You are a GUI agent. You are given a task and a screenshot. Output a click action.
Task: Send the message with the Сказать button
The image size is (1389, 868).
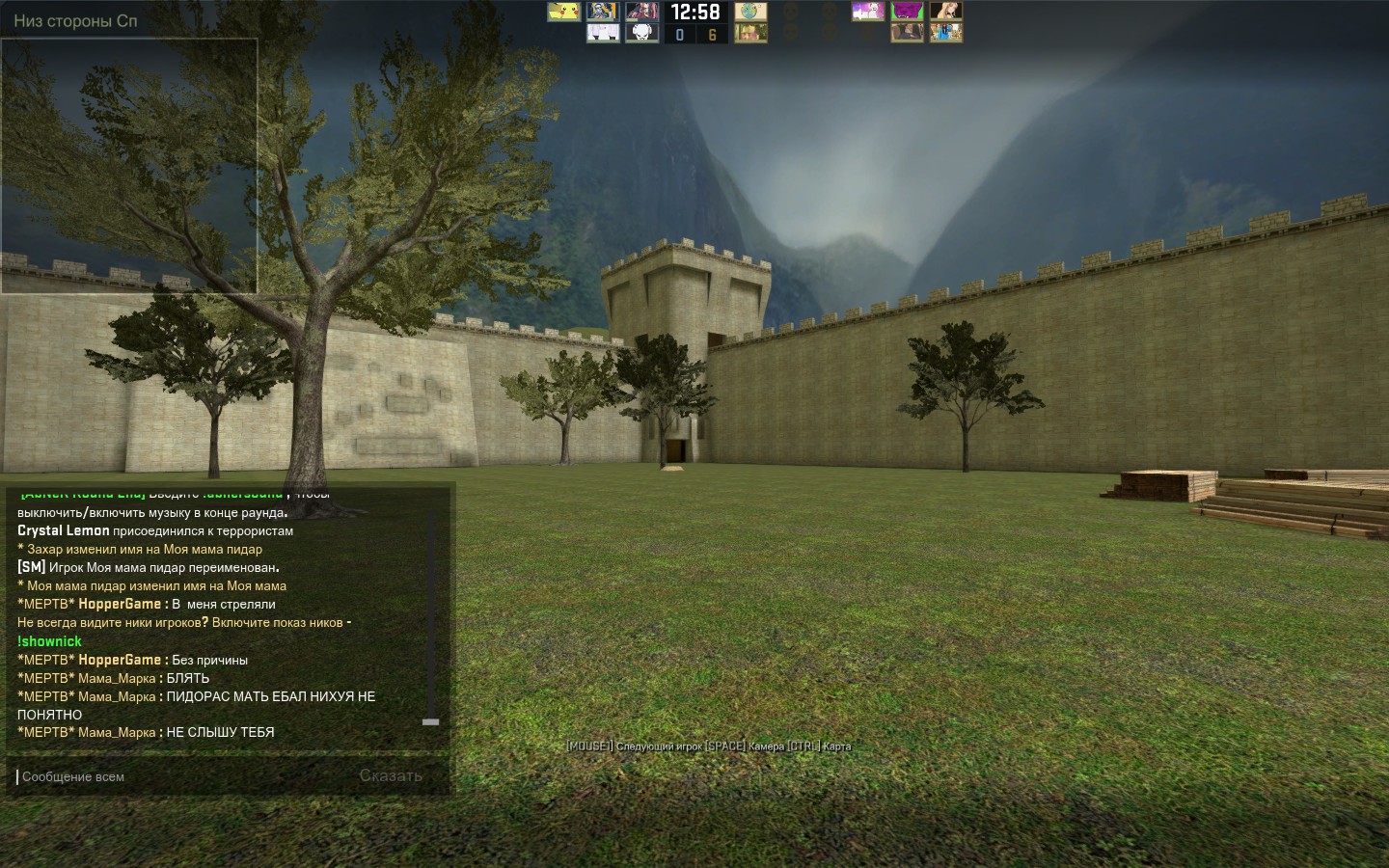[391, 775]
